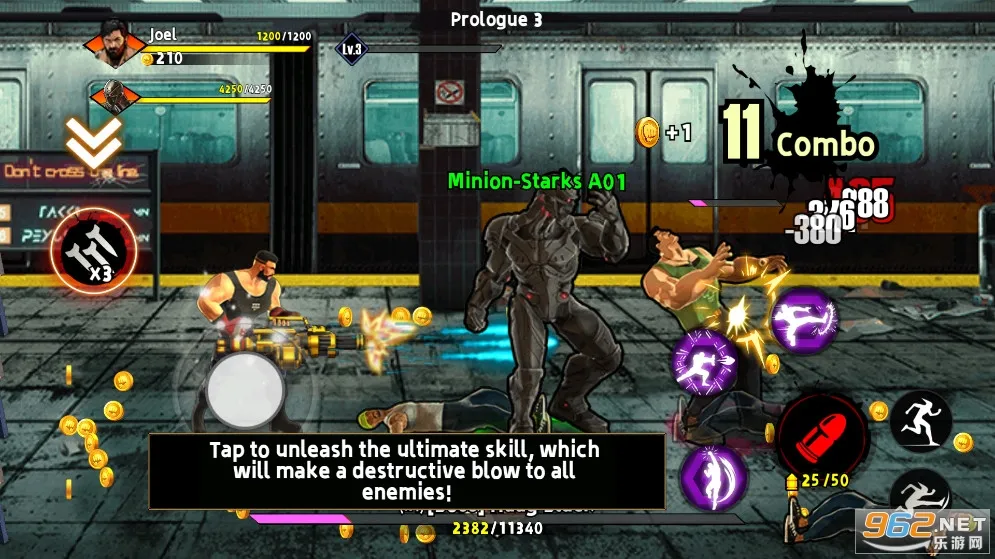995x559 pixels.
Task: Use the purple dash punch skill
Action: [x=705, y=361]
